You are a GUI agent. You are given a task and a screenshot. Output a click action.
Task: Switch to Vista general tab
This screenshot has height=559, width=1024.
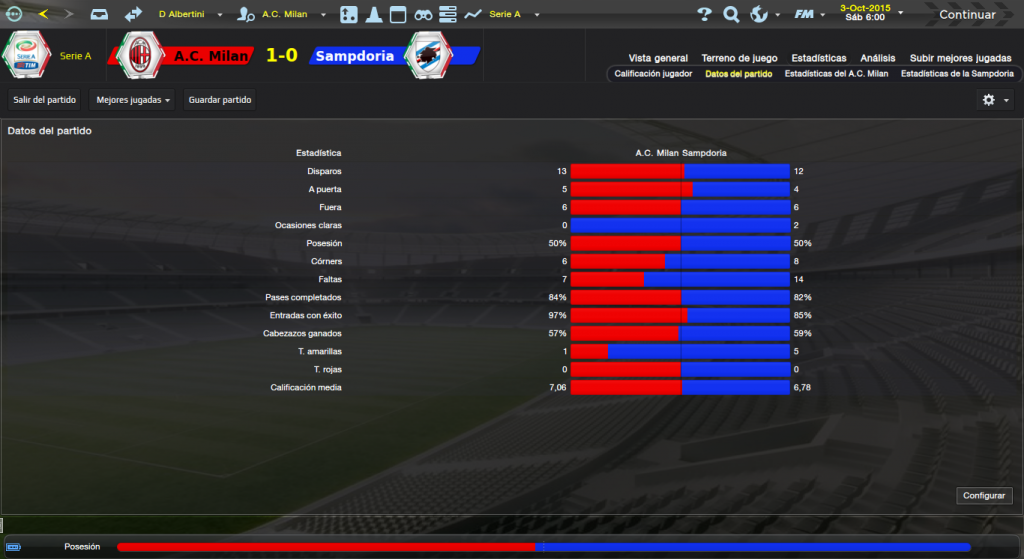658,58
